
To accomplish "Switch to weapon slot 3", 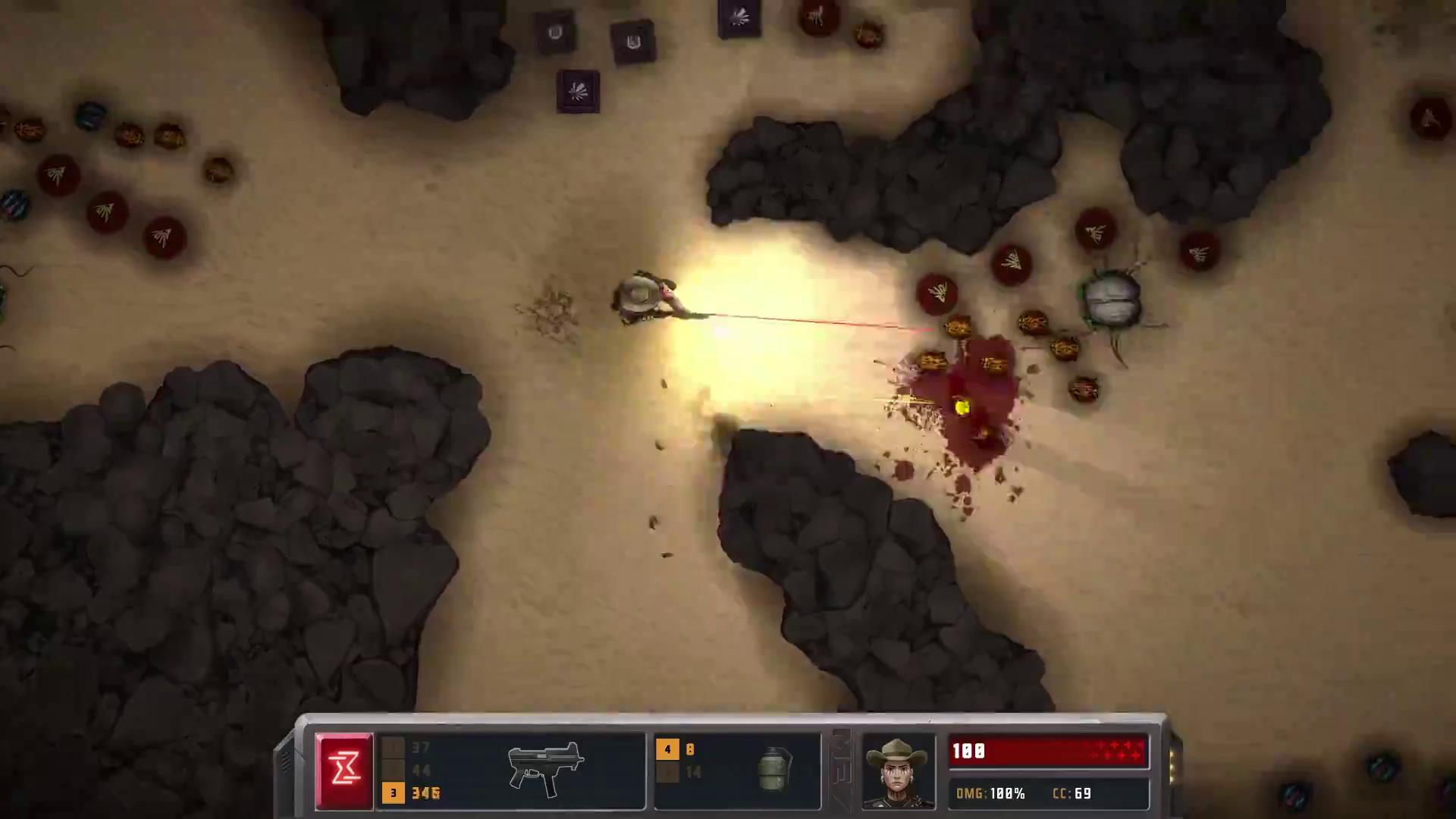I will tap(393, 793).
